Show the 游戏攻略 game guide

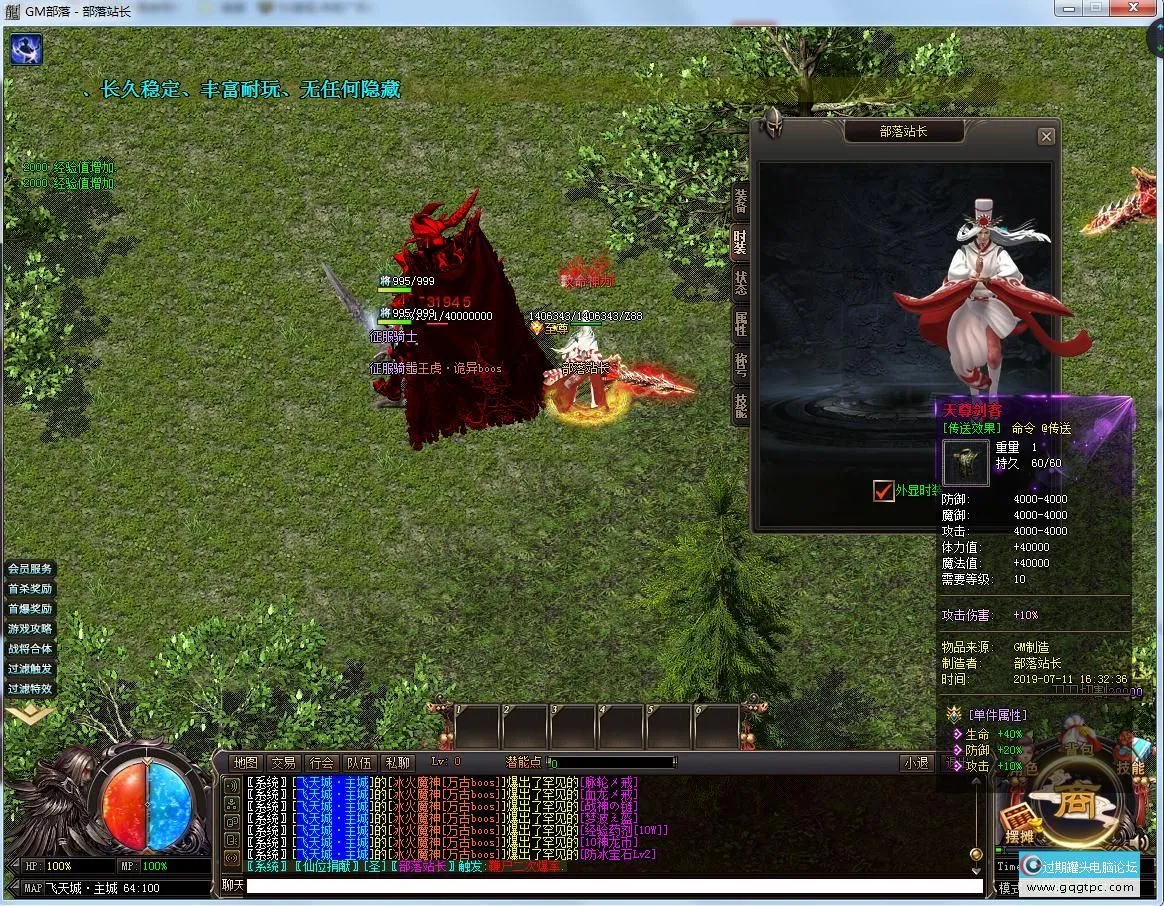(30, 629)
